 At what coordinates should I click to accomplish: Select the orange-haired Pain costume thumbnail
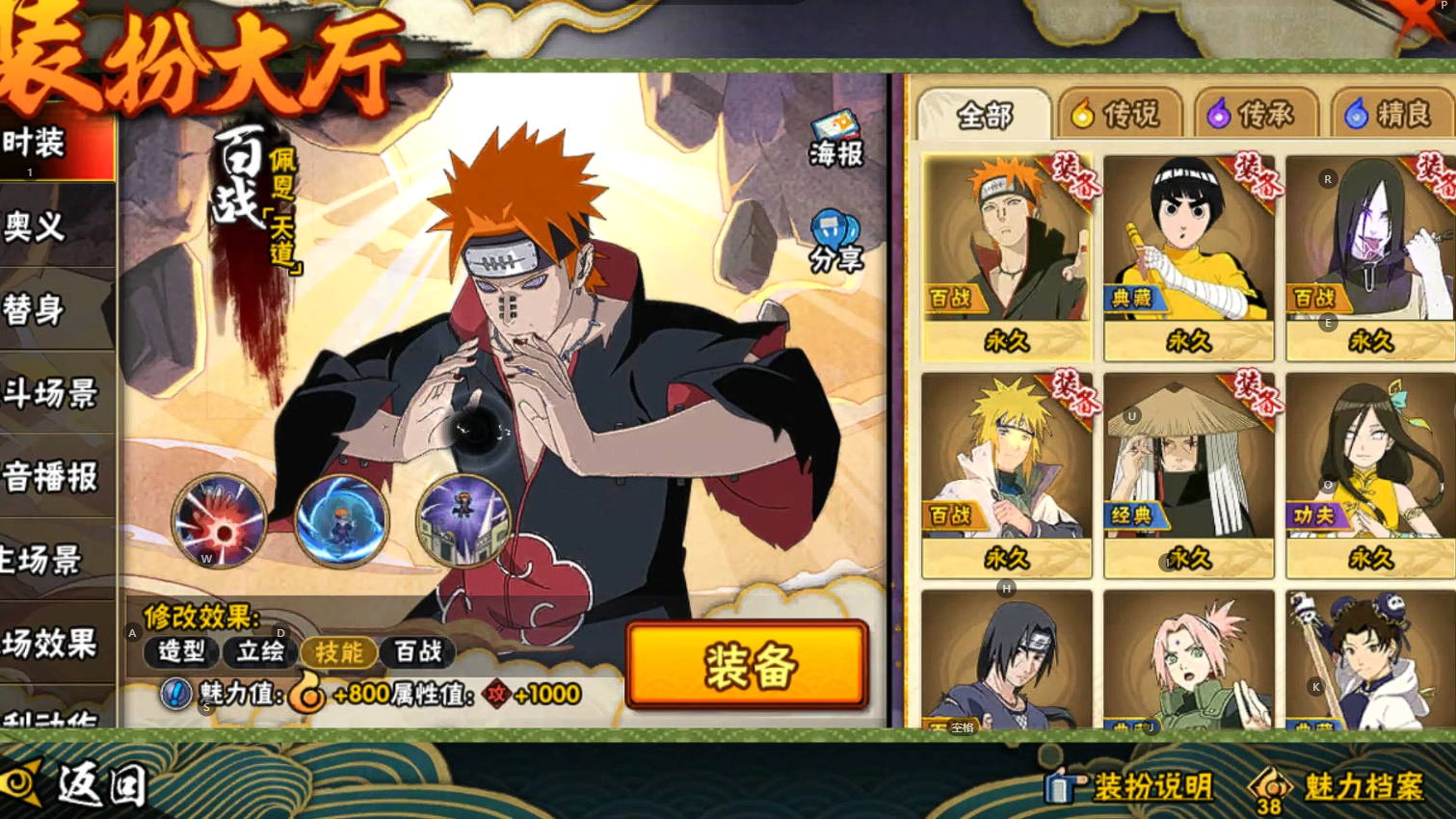[1006, 255]
